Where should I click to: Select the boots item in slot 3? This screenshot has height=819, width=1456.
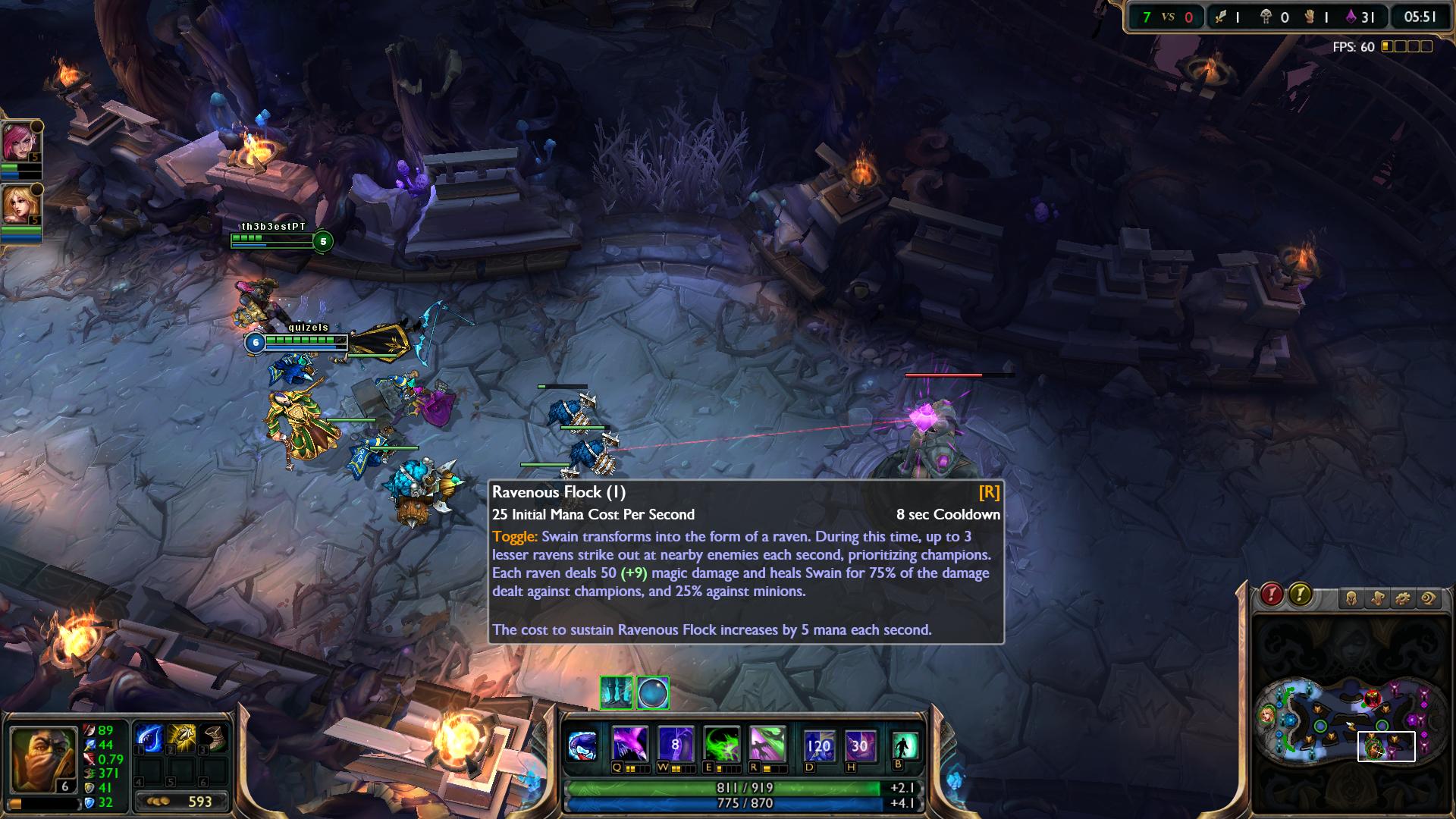215,738
